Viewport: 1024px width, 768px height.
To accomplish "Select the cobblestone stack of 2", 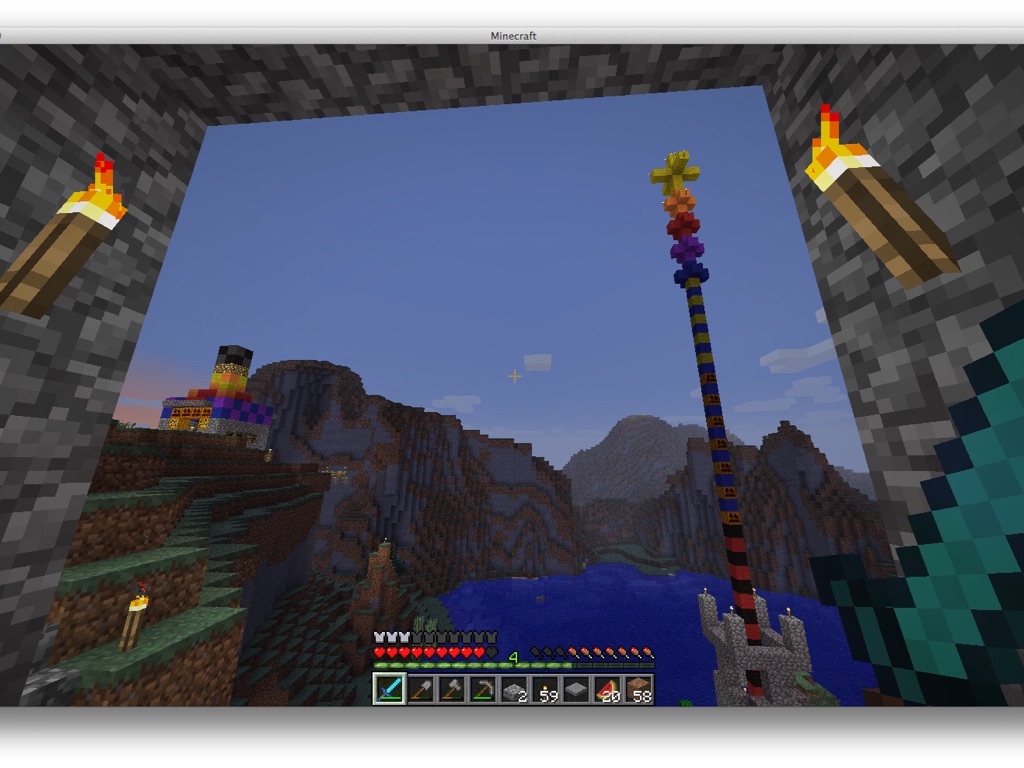I will click(x=514, y=689).
